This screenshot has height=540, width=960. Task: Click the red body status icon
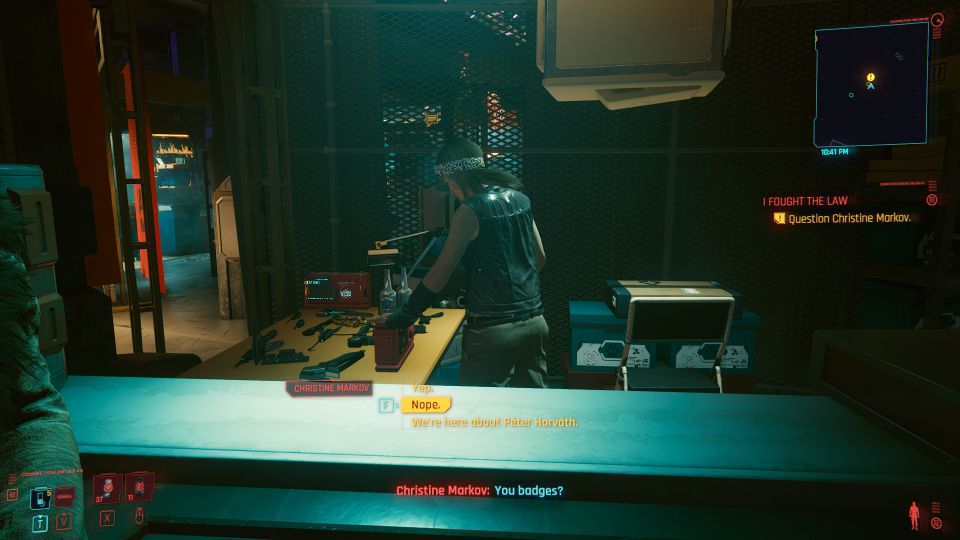(x=914, y=516)
